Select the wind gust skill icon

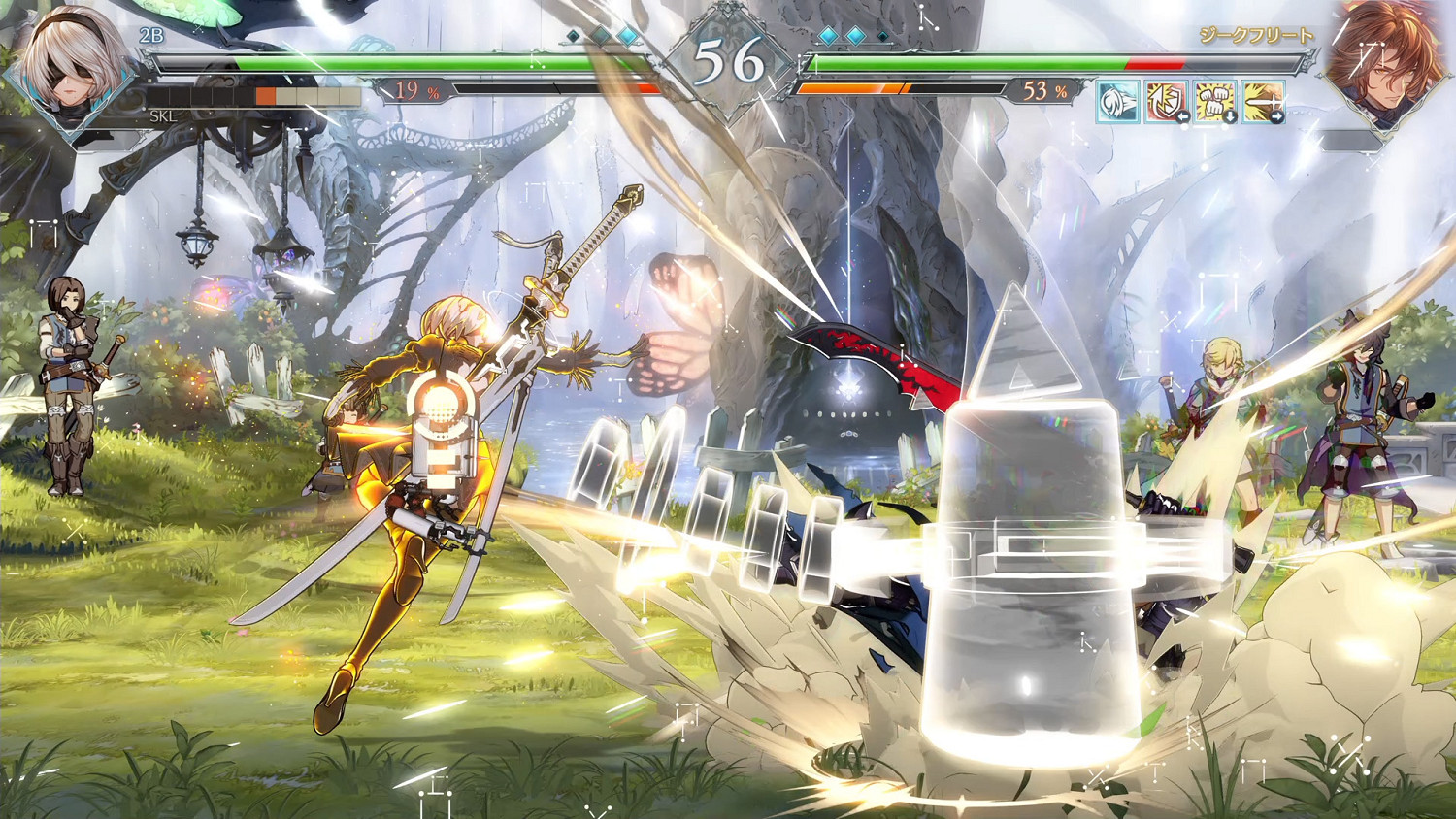coord(1118,102)
